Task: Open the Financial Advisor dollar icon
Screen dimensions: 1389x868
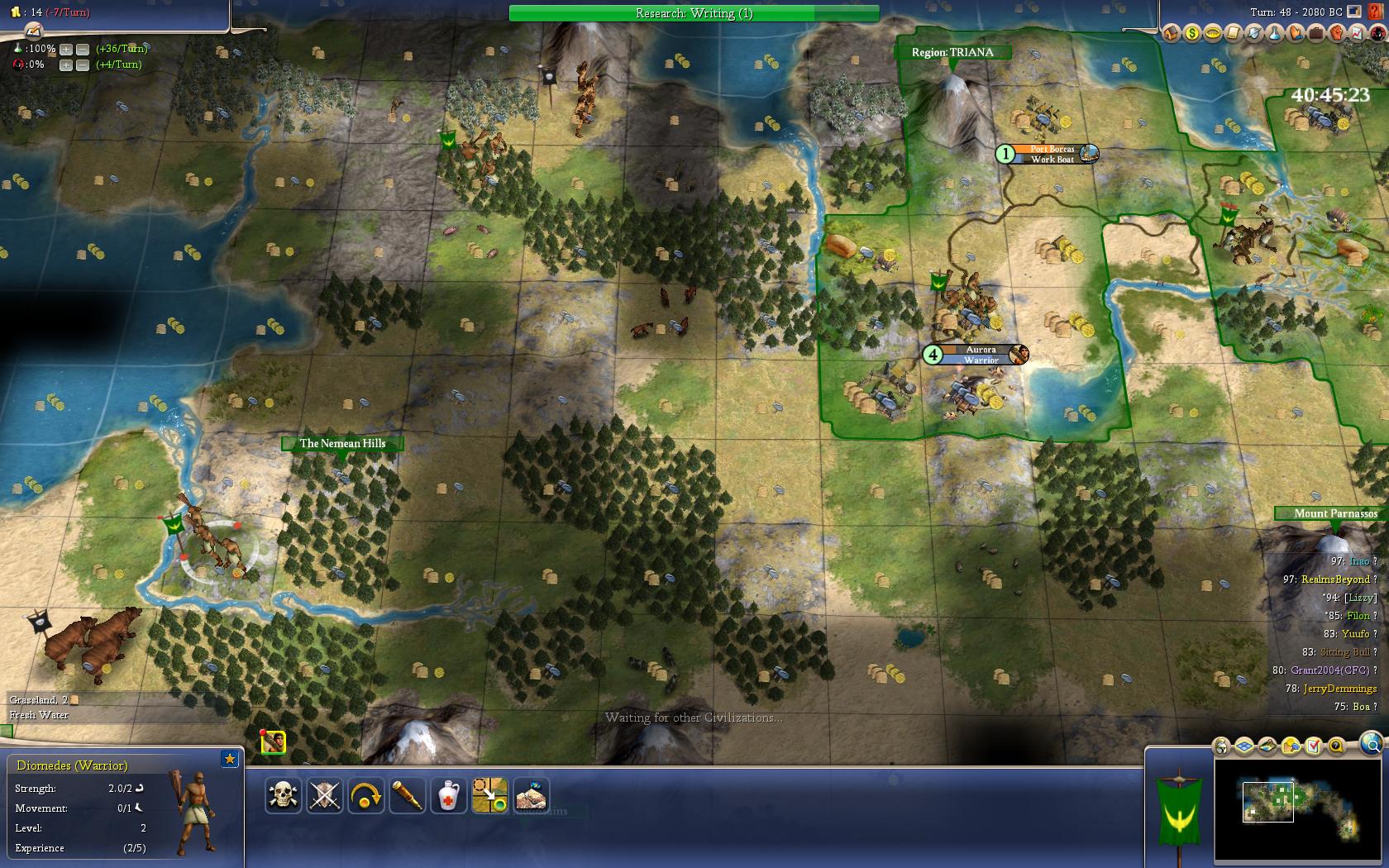Action: point(1191,33)
